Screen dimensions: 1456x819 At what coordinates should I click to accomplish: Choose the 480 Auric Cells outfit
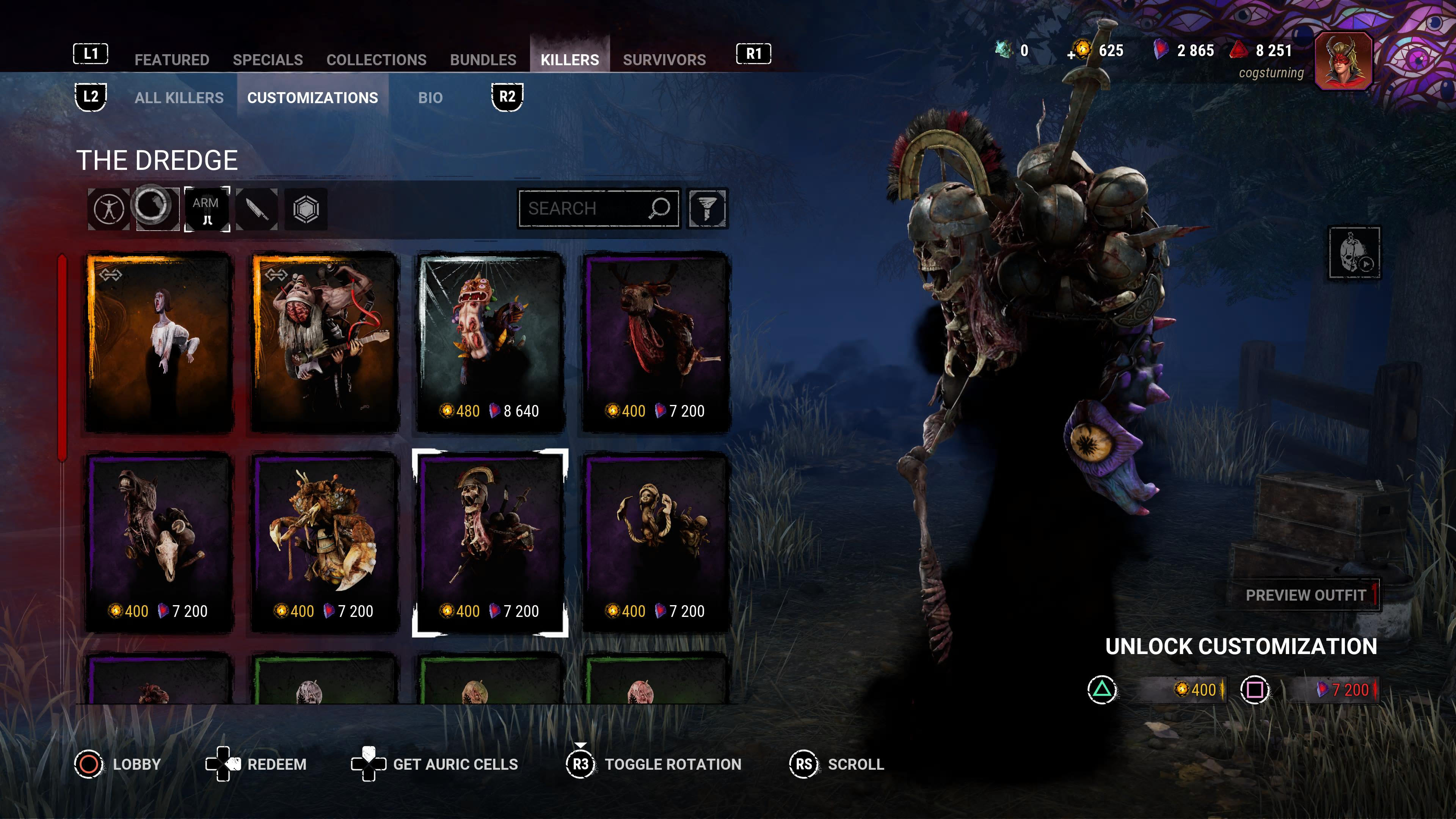(490, 342)
